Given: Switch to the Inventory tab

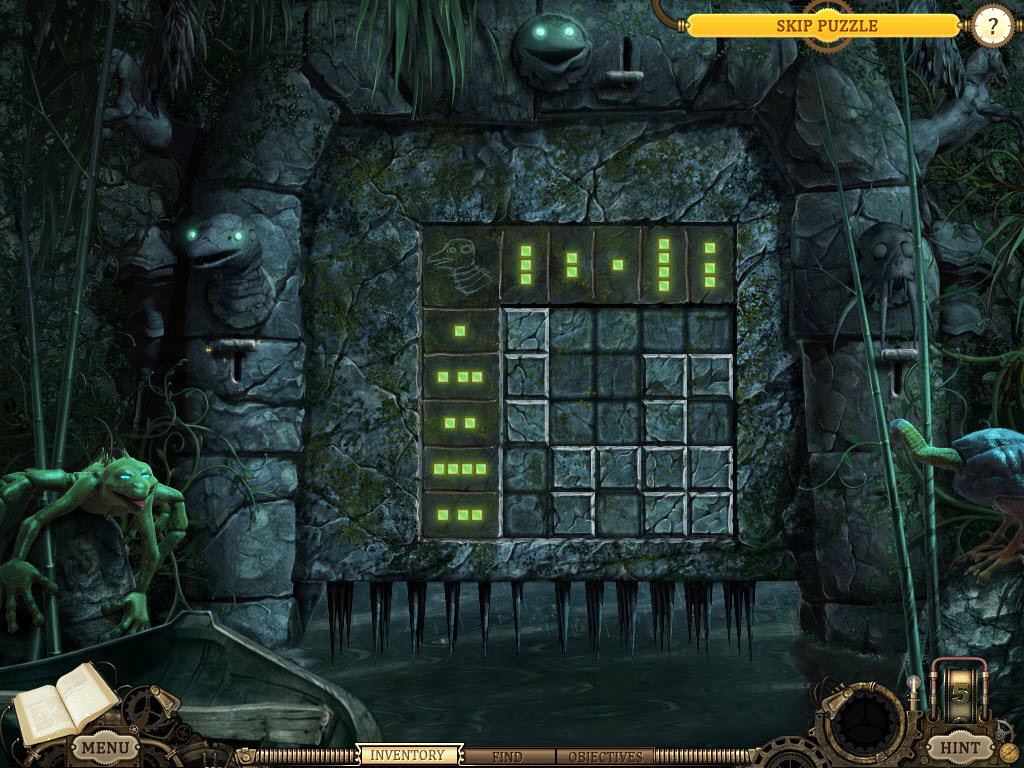Looking at the screenshot, I should [x=407, y=756].
